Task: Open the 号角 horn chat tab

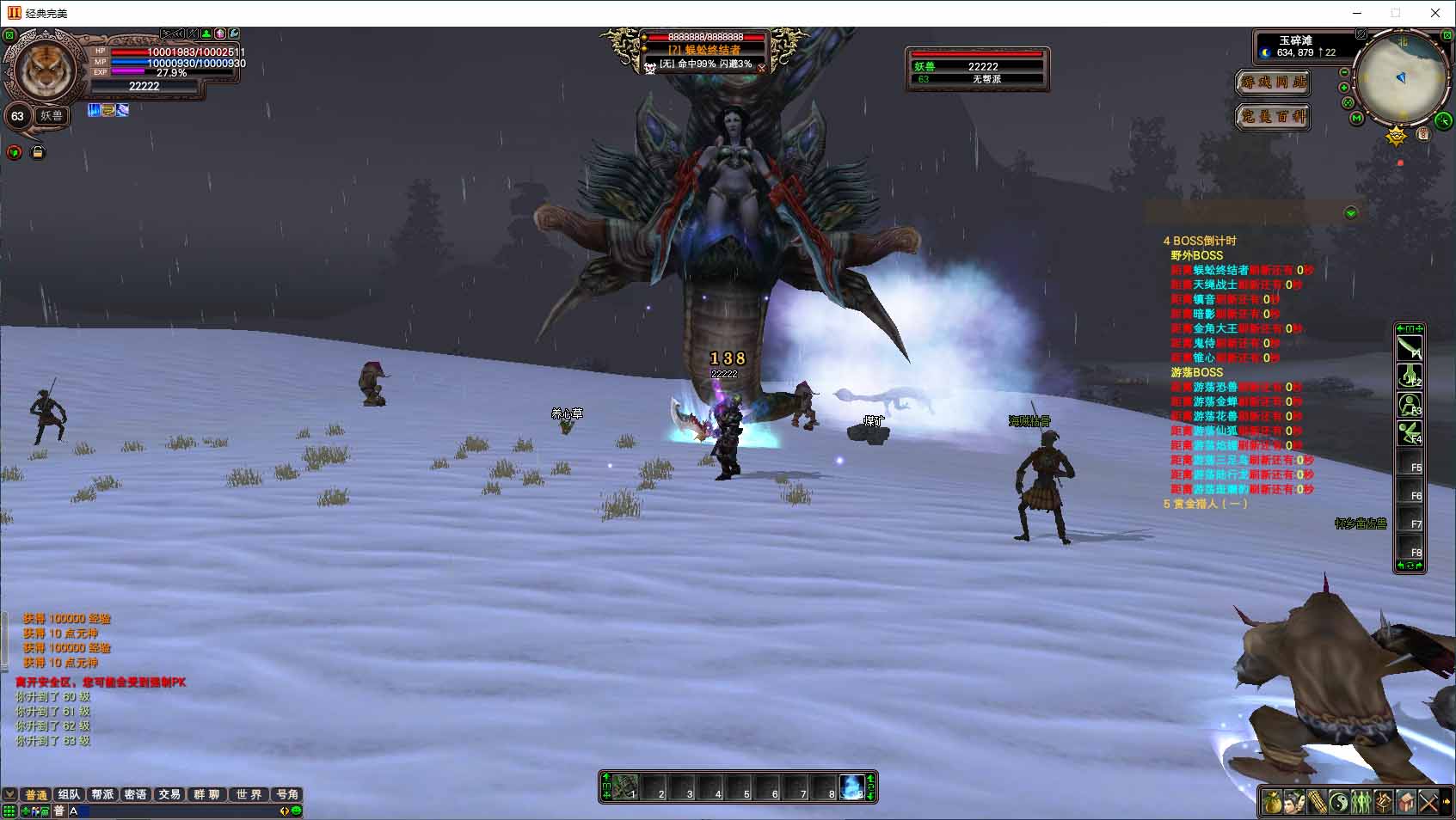Action: [287, 794]
